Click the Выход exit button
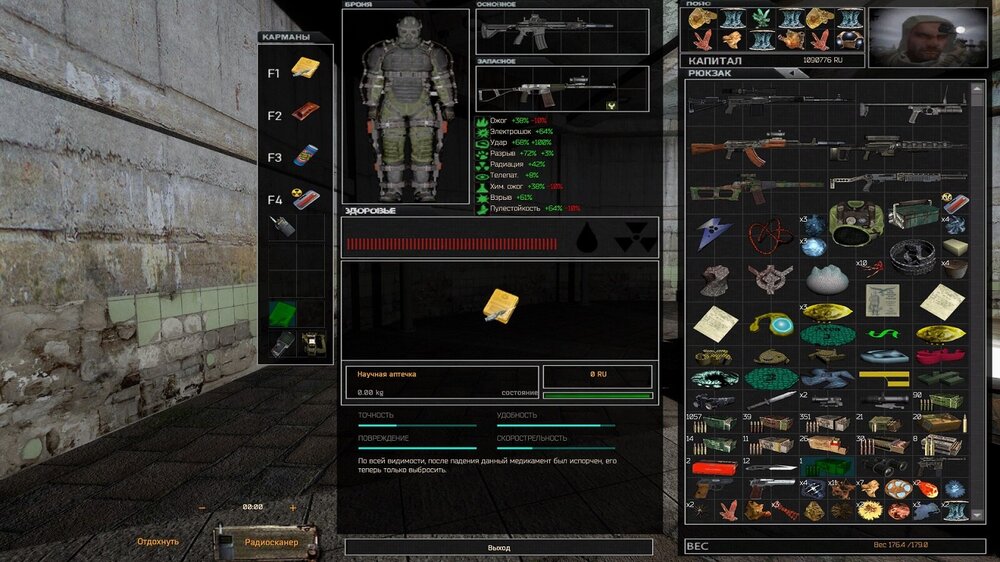 [498, 548]
